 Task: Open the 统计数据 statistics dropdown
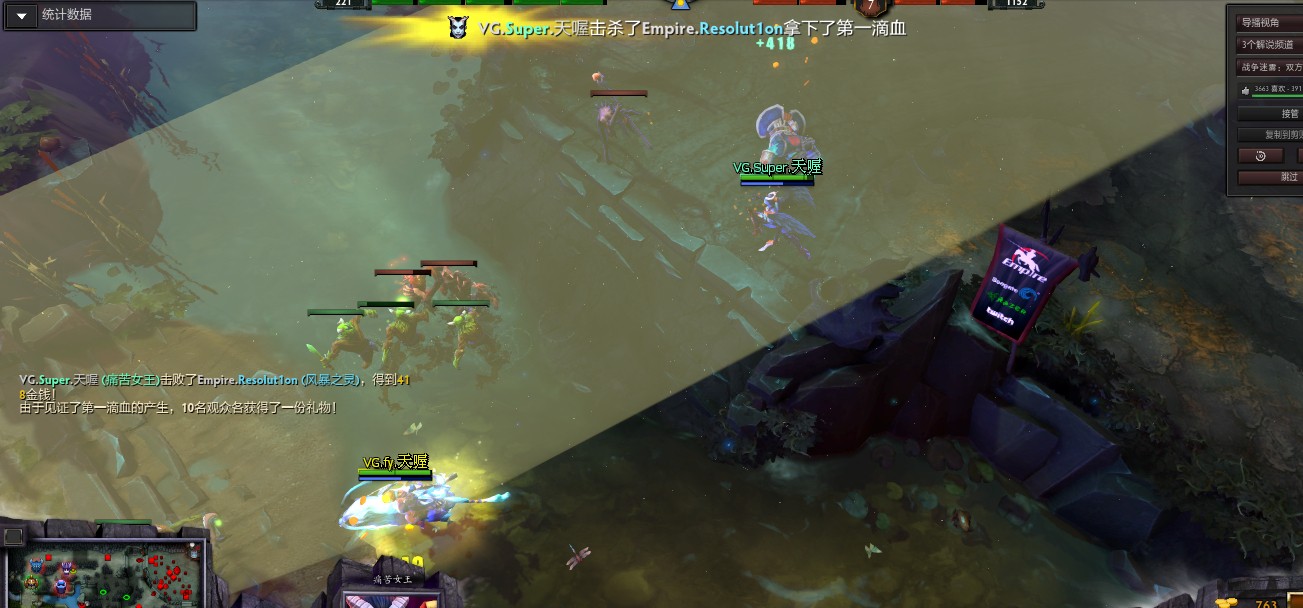point(21,16)
